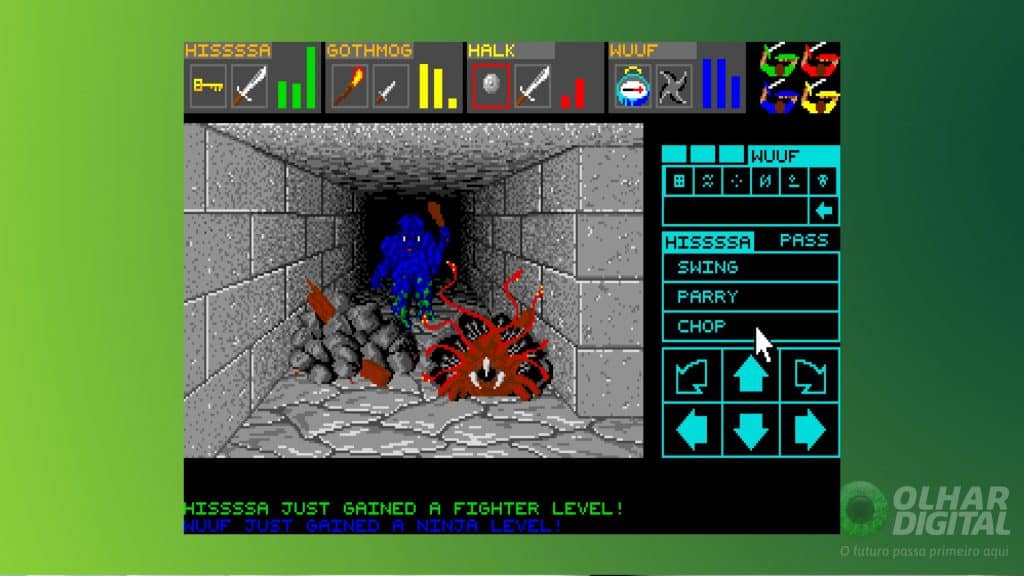Turn the party left
This screenshot has width=1024, height=576.
point(692,375)
